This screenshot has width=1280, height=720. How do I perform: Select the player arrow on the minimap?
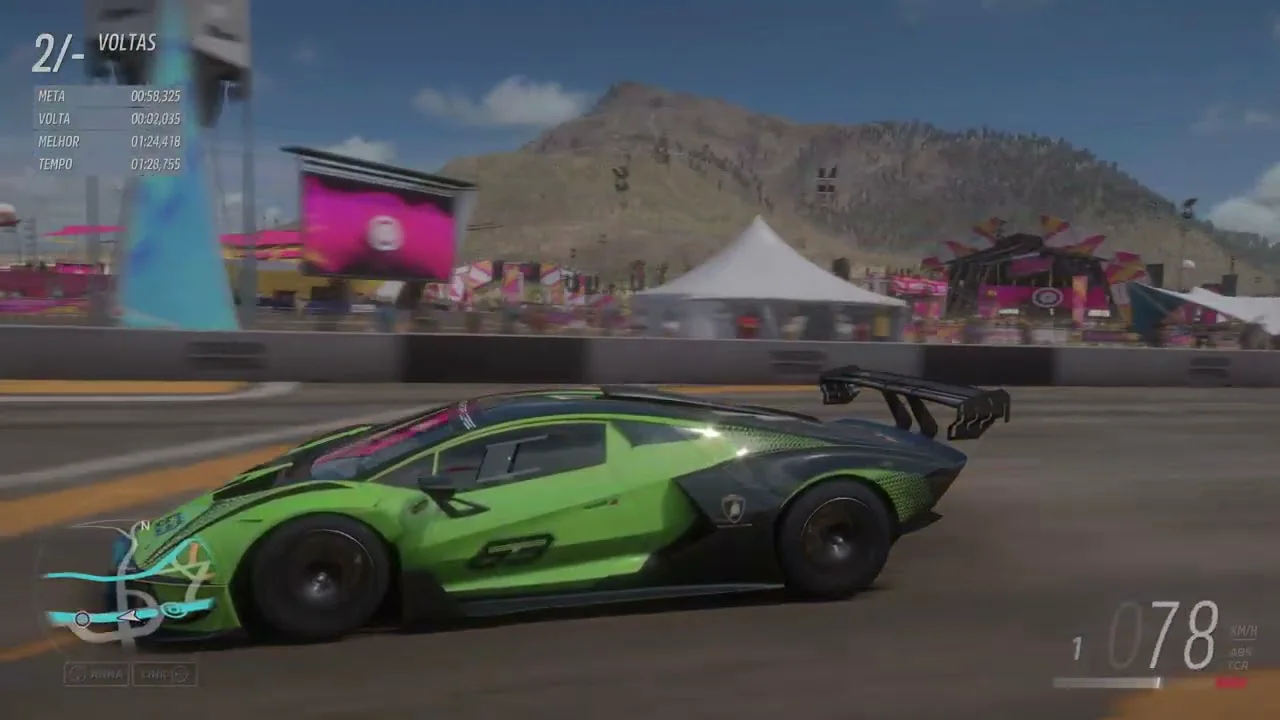[x=129, y=616]
